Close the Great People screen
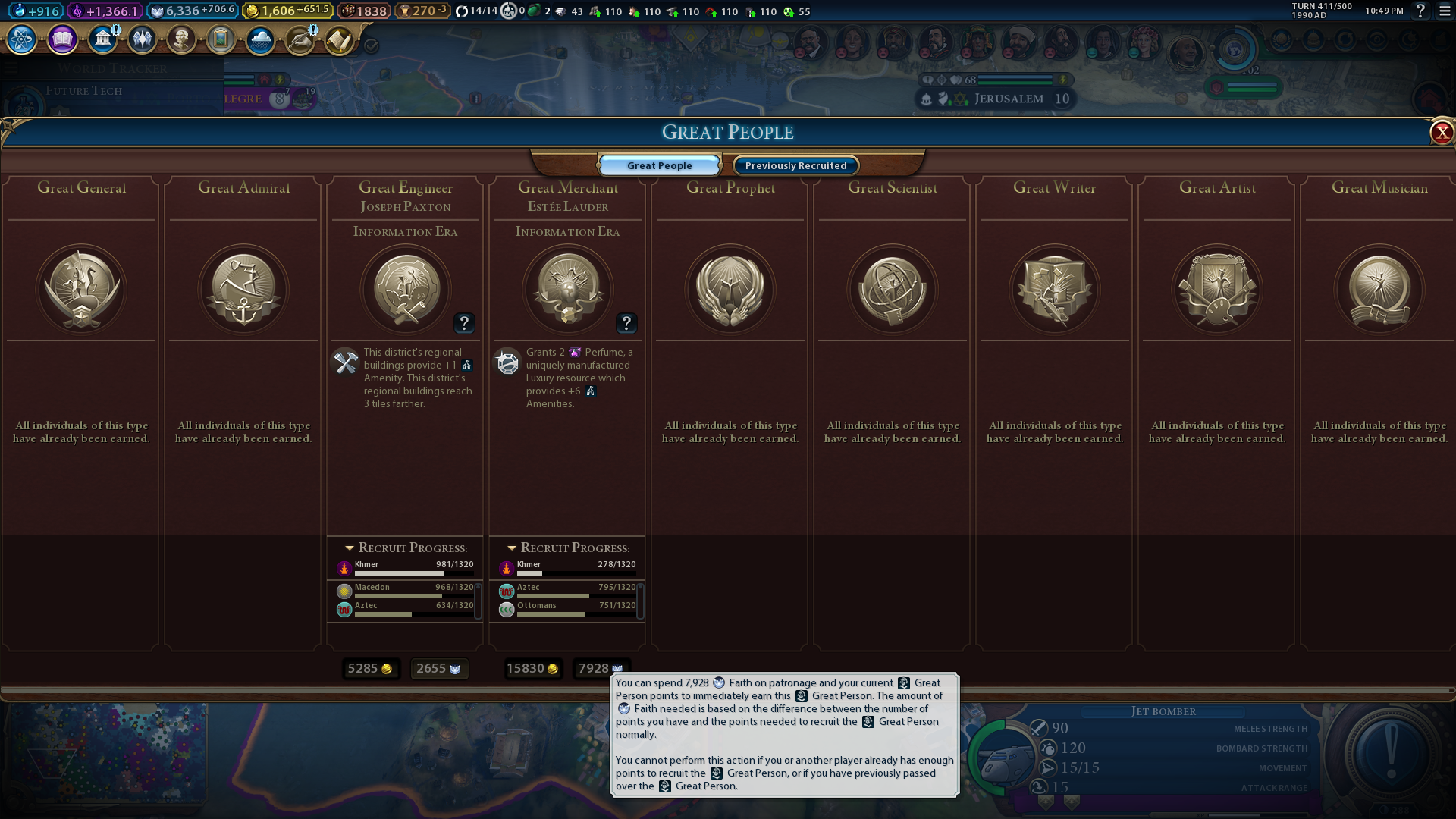1456x819 pixels. coord(1441,133)
